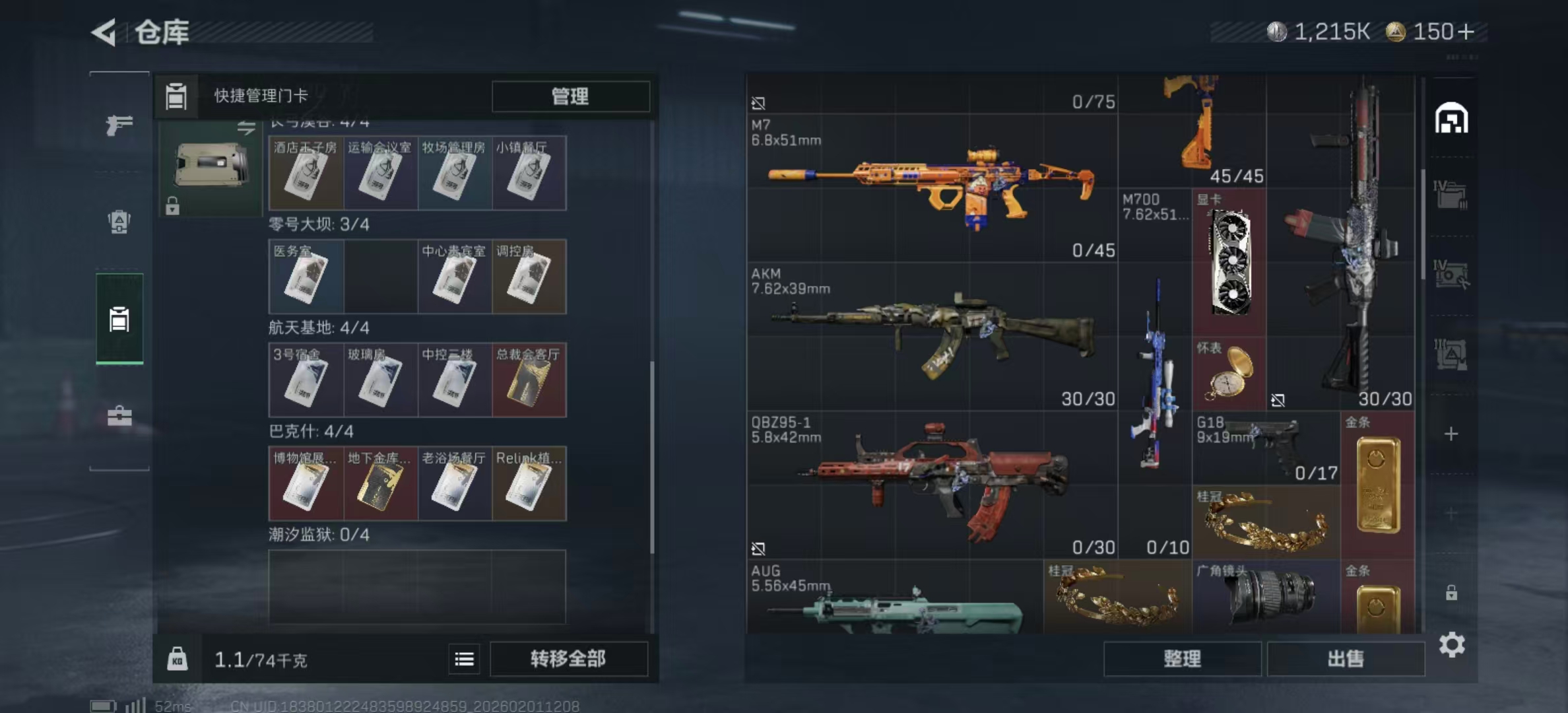Sort the stash with 整理
Screen dimensions: 1568x713
pyautogui.click(x=1182, y=658)
